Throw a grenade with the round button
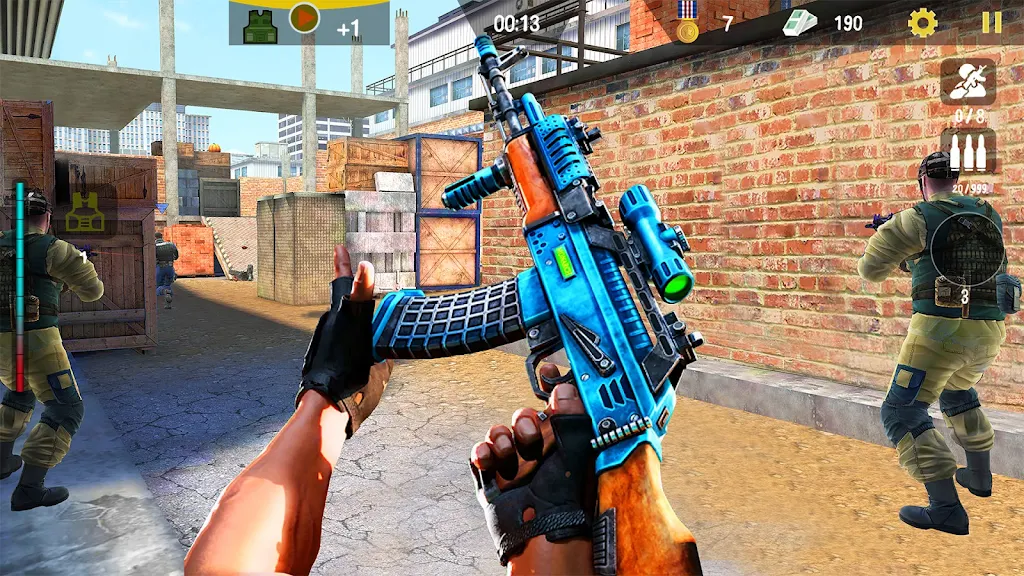Image resolution: width=1024 pixels, height=576 pixels. pyautogui.click(x=966, y=251)
